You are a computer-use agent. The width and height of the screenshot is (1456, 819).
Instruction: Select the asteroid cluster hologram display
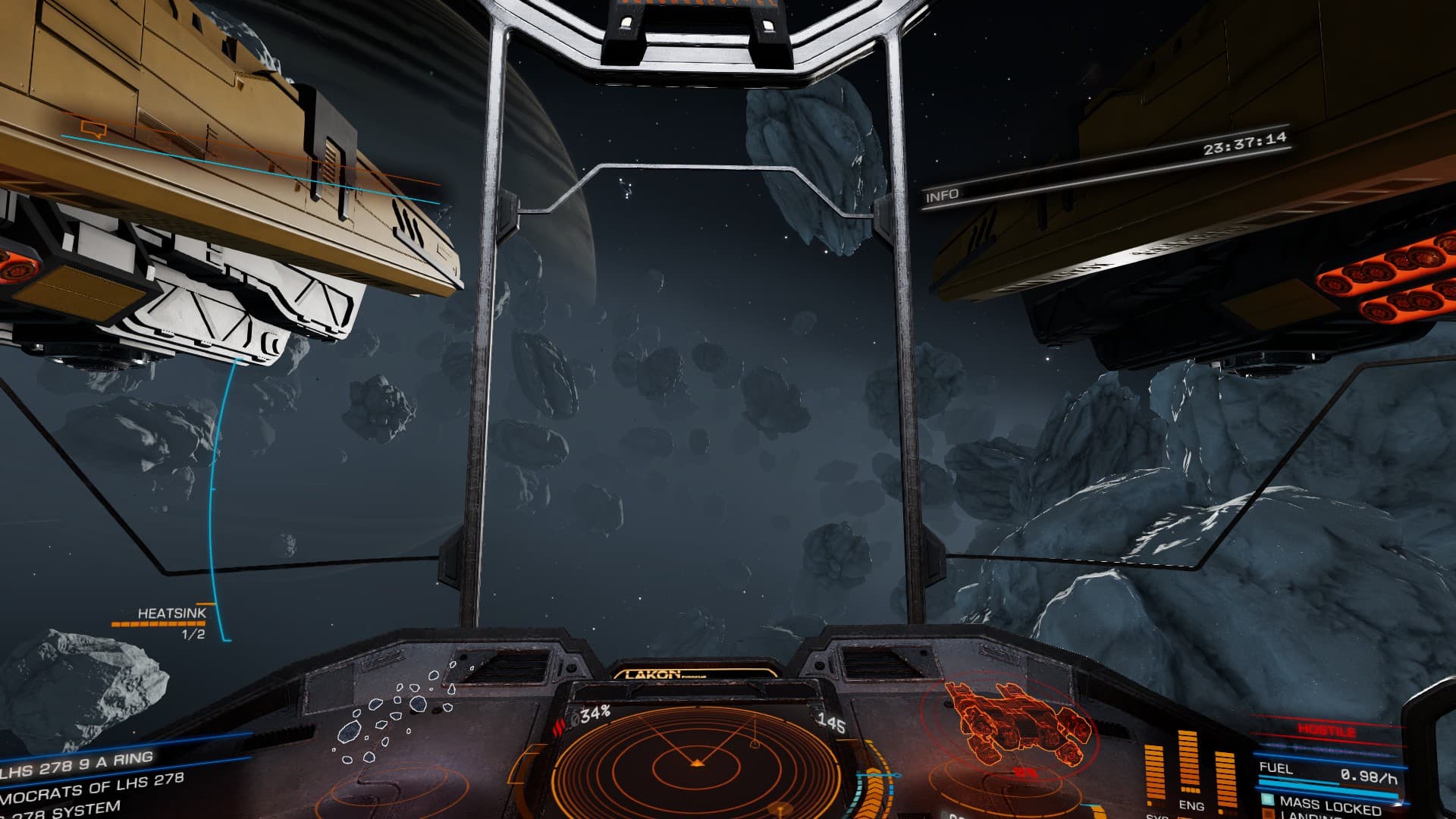point(394,714)
